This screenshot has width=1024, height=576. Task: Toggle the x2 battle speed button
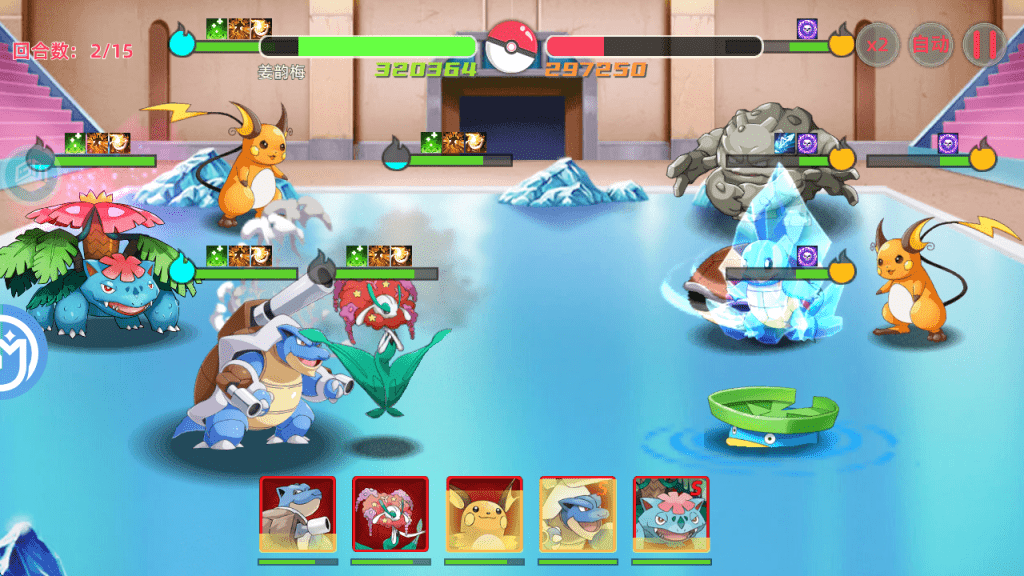[x=879, y=45]
